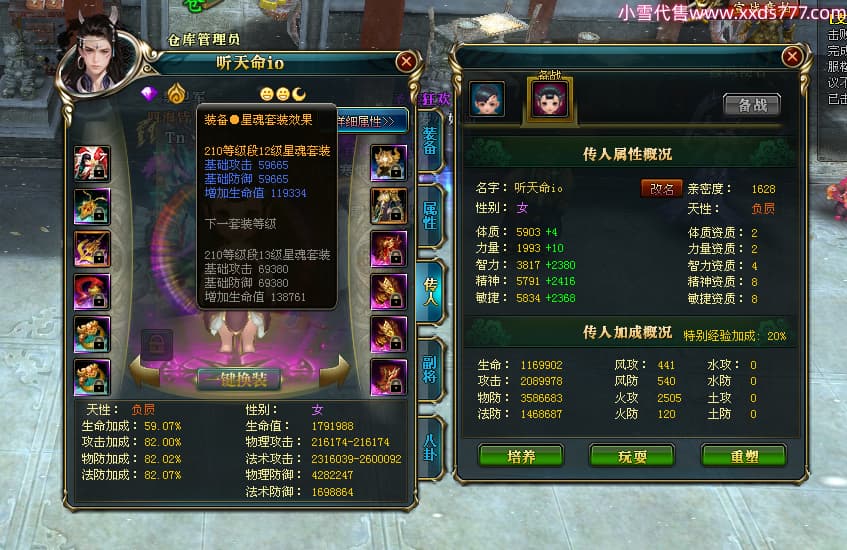
Task: Switch to the 装备 equipment tab
Action: click(x=430, y=142)
